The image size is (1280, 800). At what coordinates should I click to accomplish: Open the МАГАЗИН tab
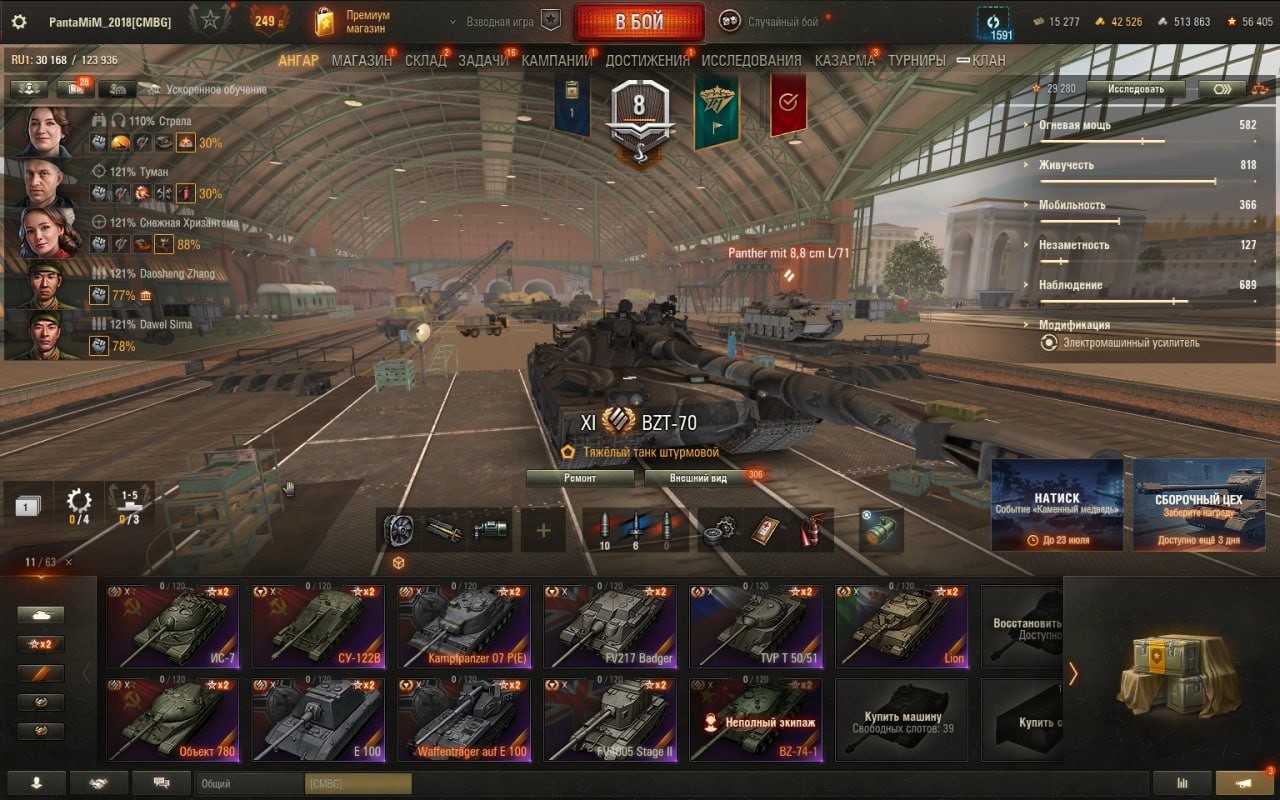[x=361, y=60]
